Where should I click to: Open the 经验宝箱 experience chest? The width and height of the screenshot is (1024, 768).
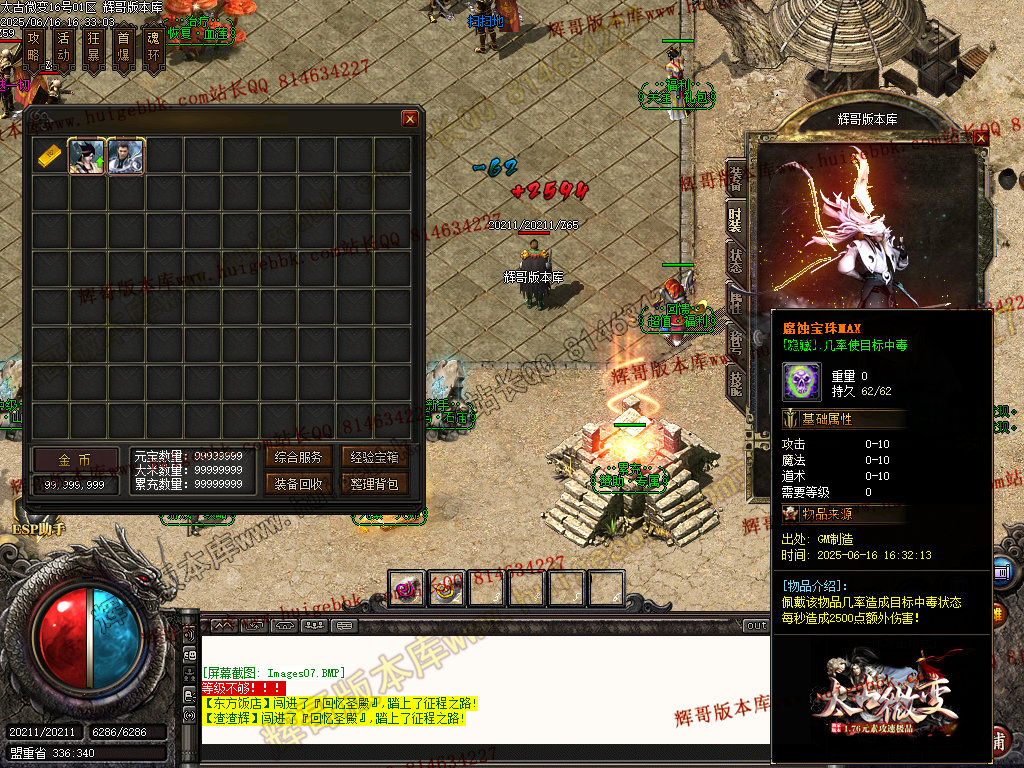point(375,458)
